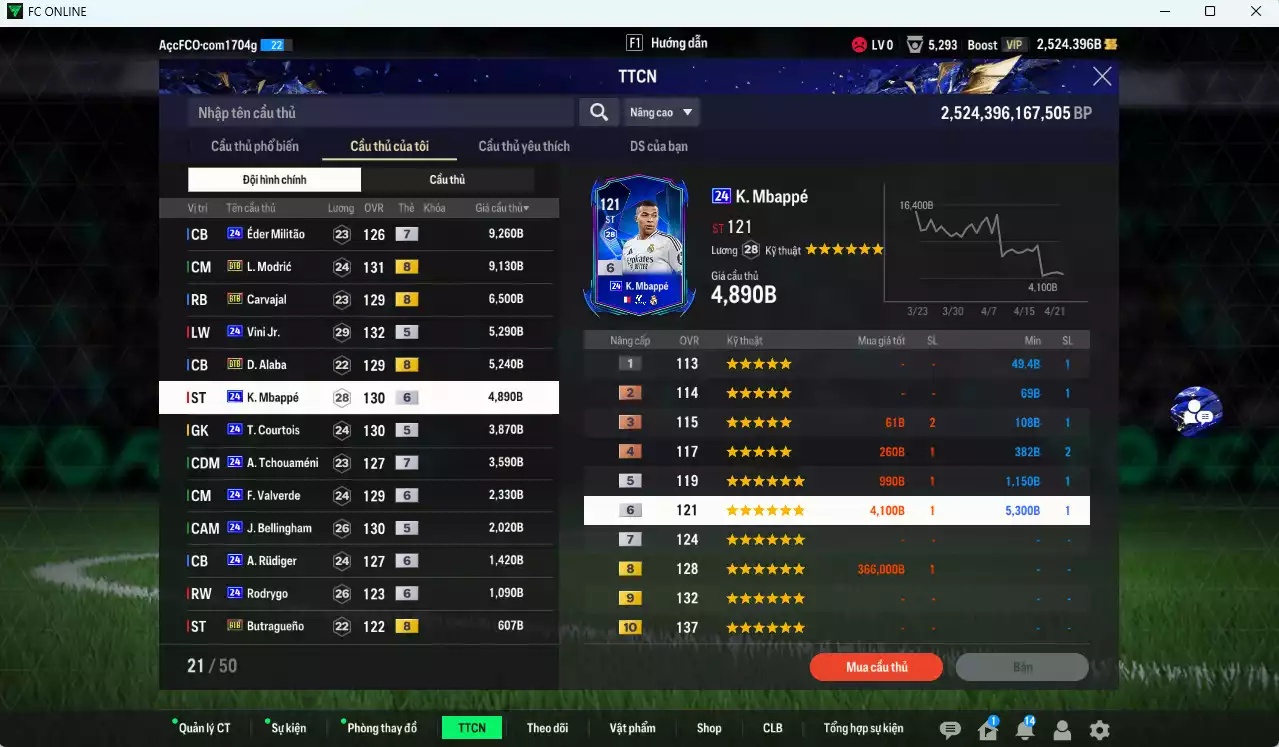This screenshot has height=747, width=1279.
Task: Close the TTCN panel with the X
Action: click(x=1102, y=77)
